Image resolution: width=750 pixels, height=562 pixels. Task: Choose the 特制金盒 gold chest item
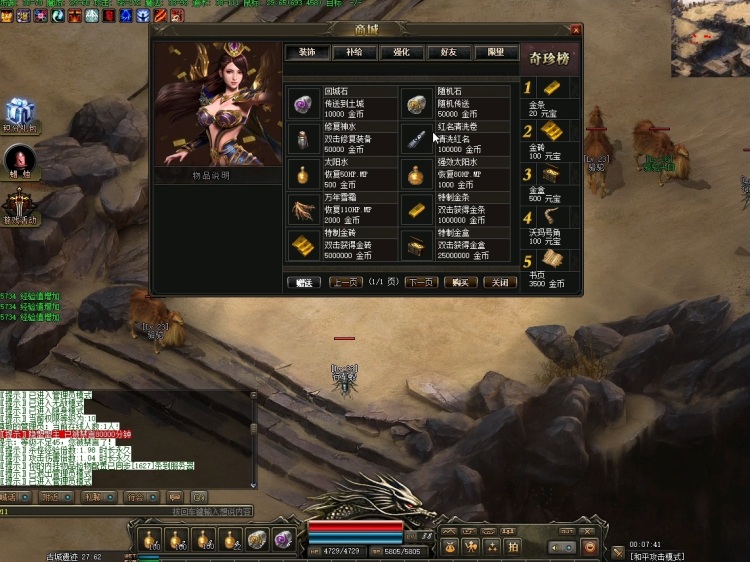click(417, 245)
